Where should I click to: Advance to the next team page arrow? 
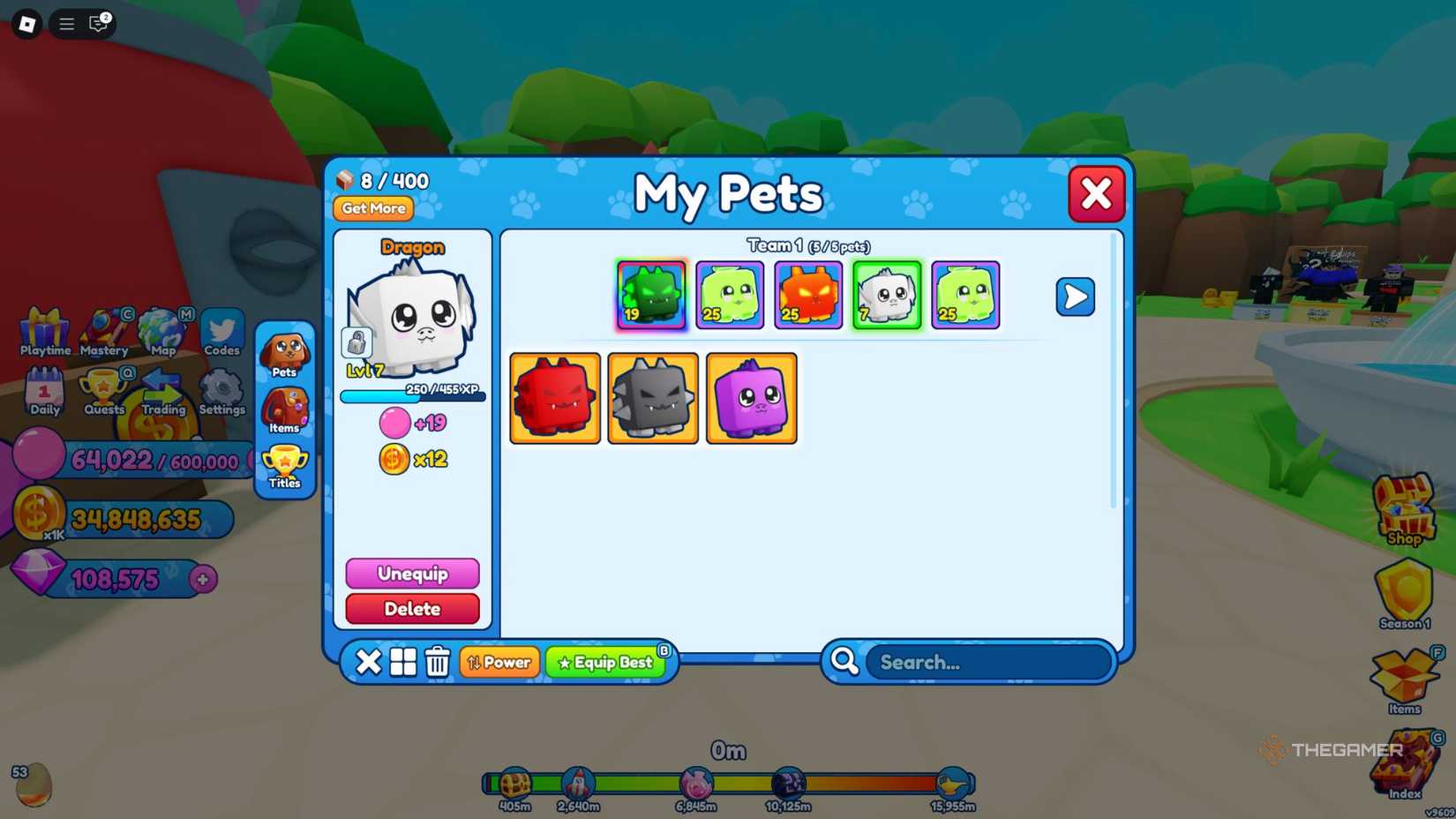coord(1075,297)
